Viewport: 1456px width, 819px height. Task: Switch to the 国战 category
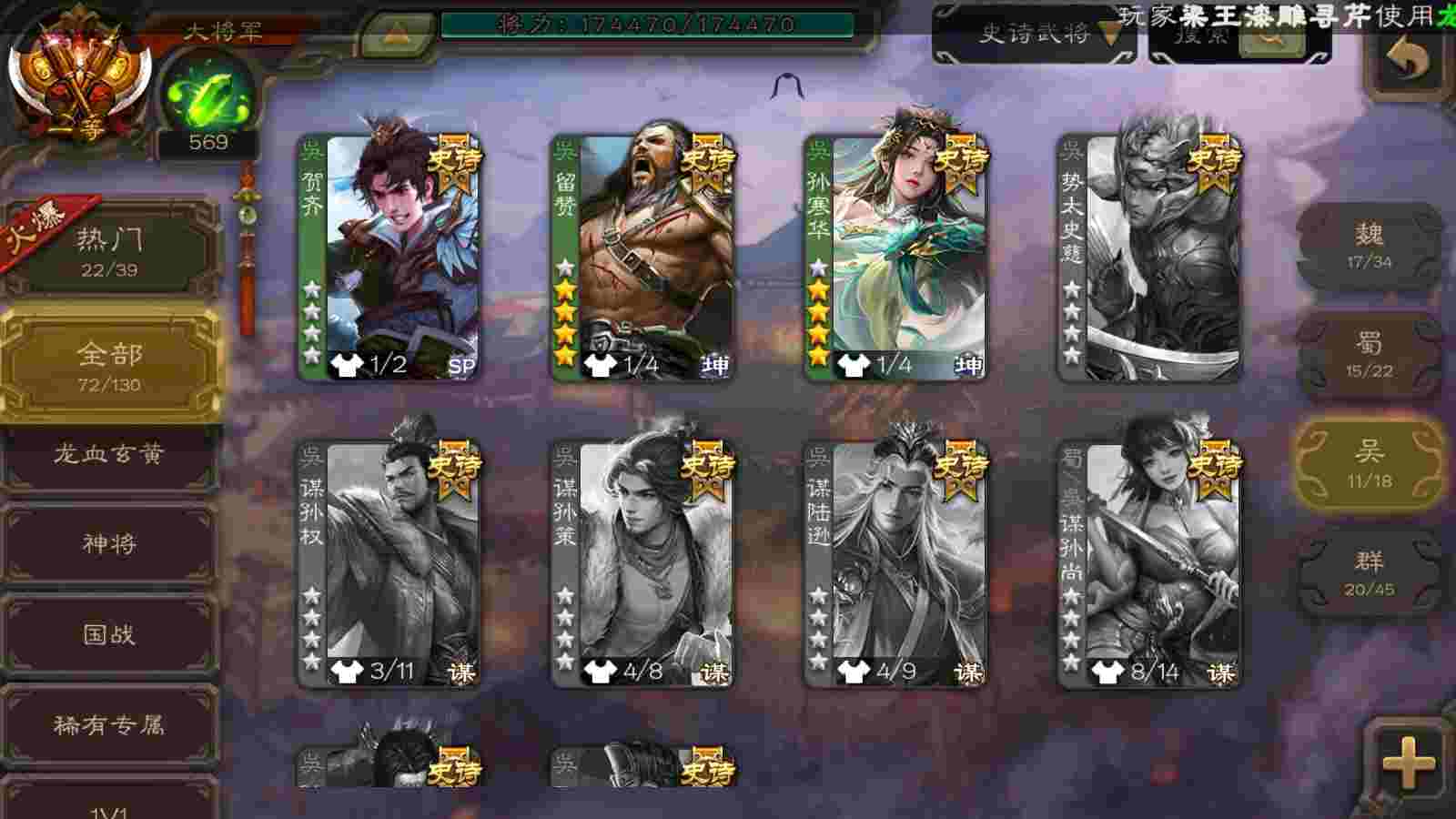(110, 634)
